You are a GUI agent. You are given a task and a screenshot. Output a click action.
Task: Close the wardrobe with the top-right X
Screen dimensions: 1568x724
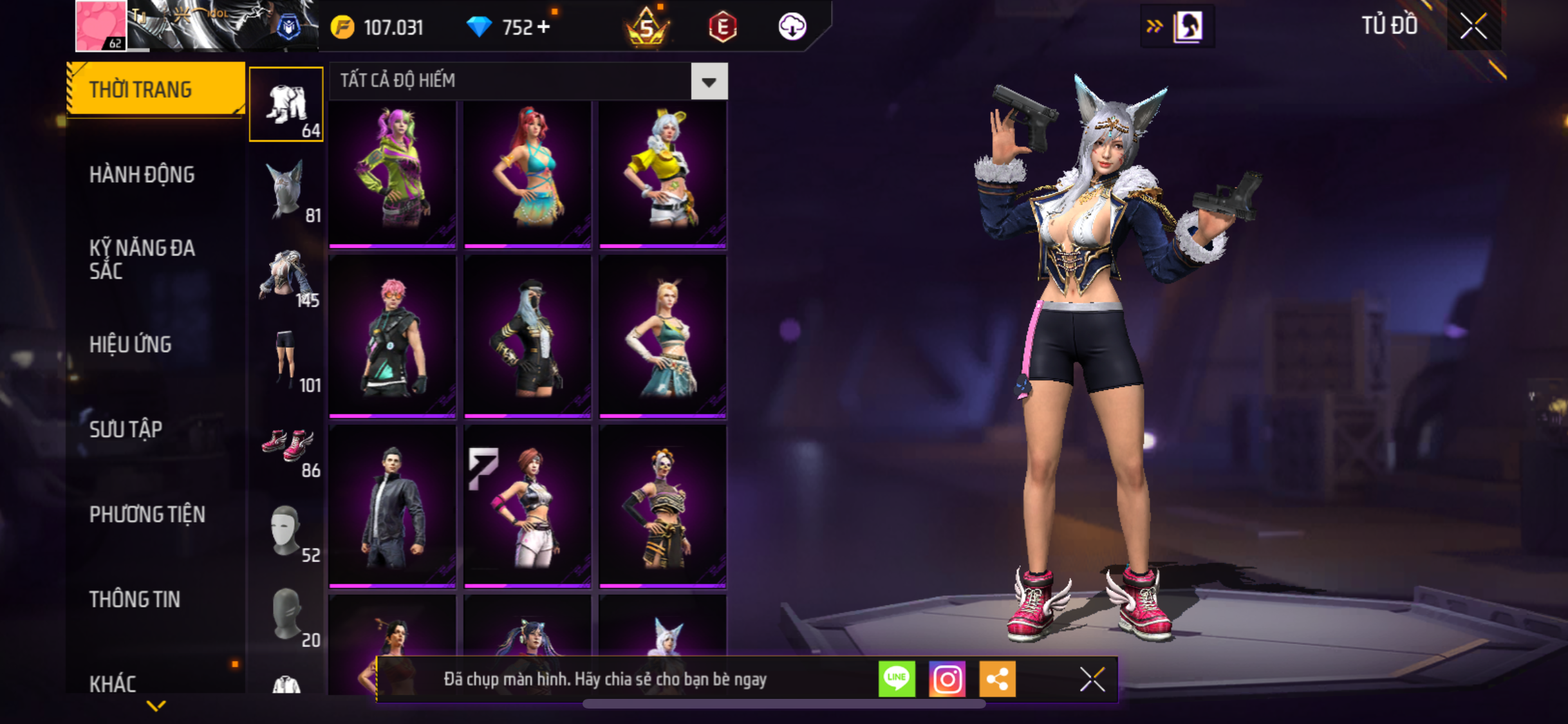(x=1473, y=26)
